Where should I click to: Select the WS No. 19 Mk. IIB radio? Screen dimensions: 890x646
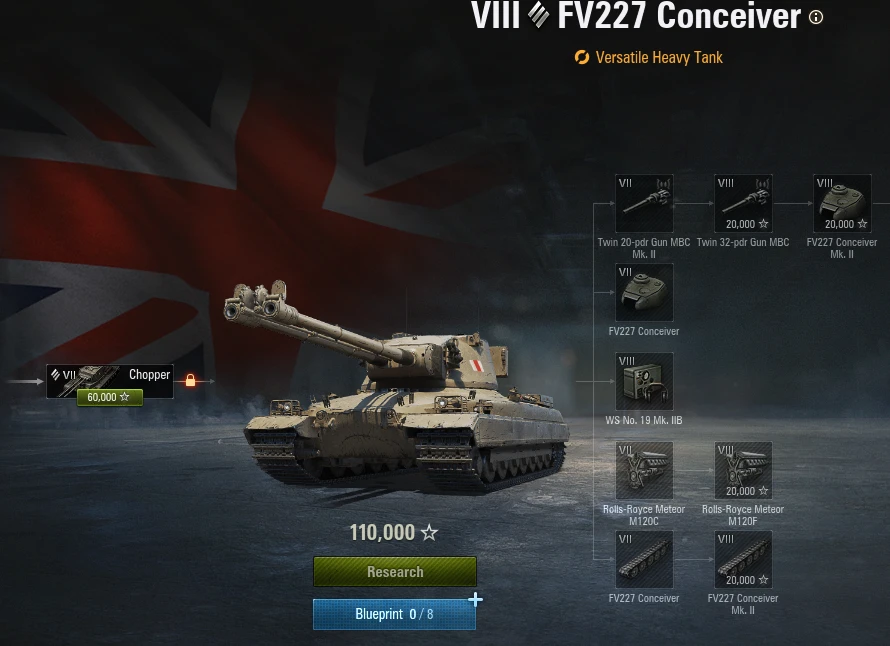(644, 381)
